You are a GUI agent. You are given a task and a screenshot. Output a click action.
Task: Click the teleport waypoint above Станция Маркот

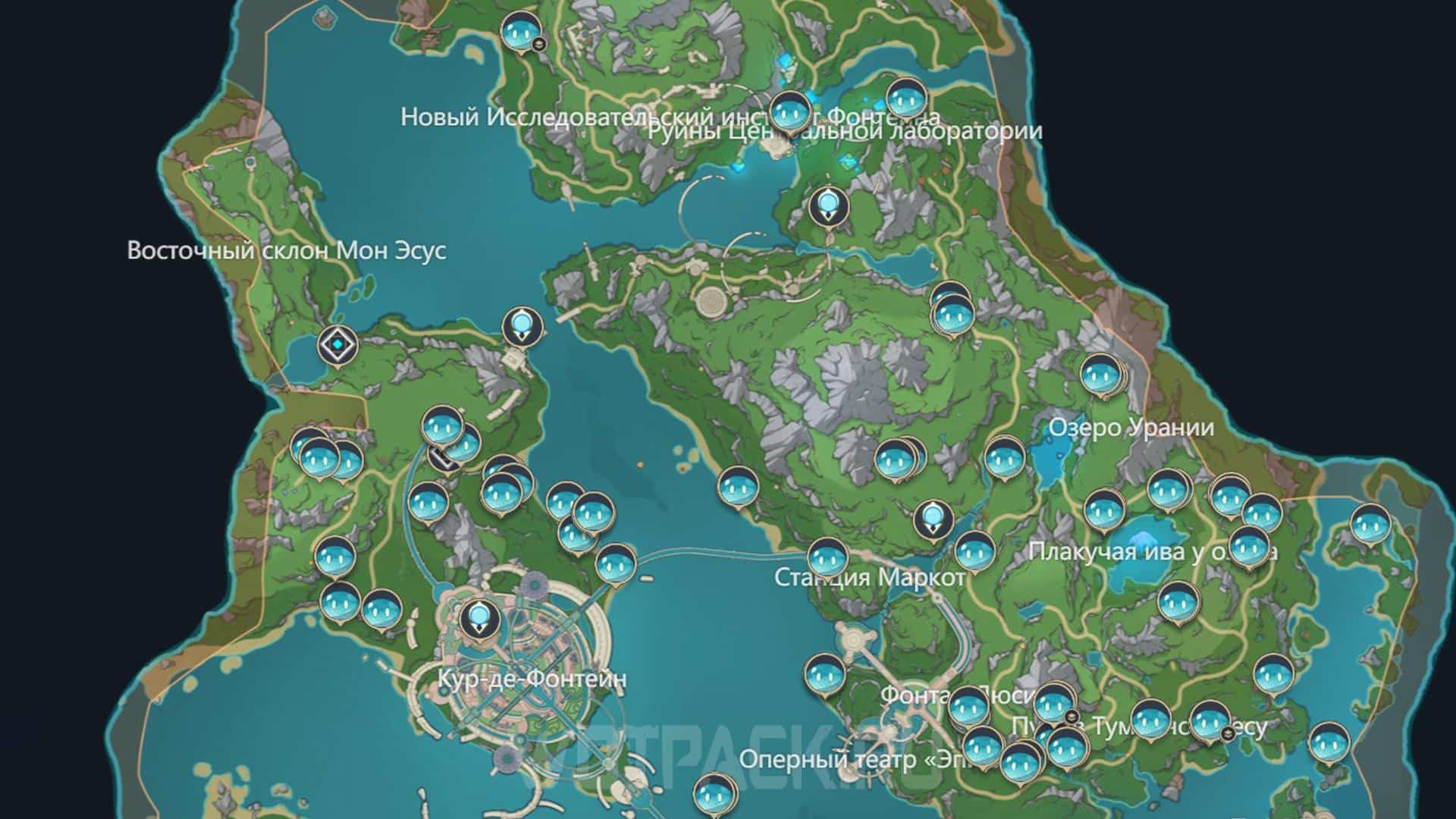coord(933,519)
